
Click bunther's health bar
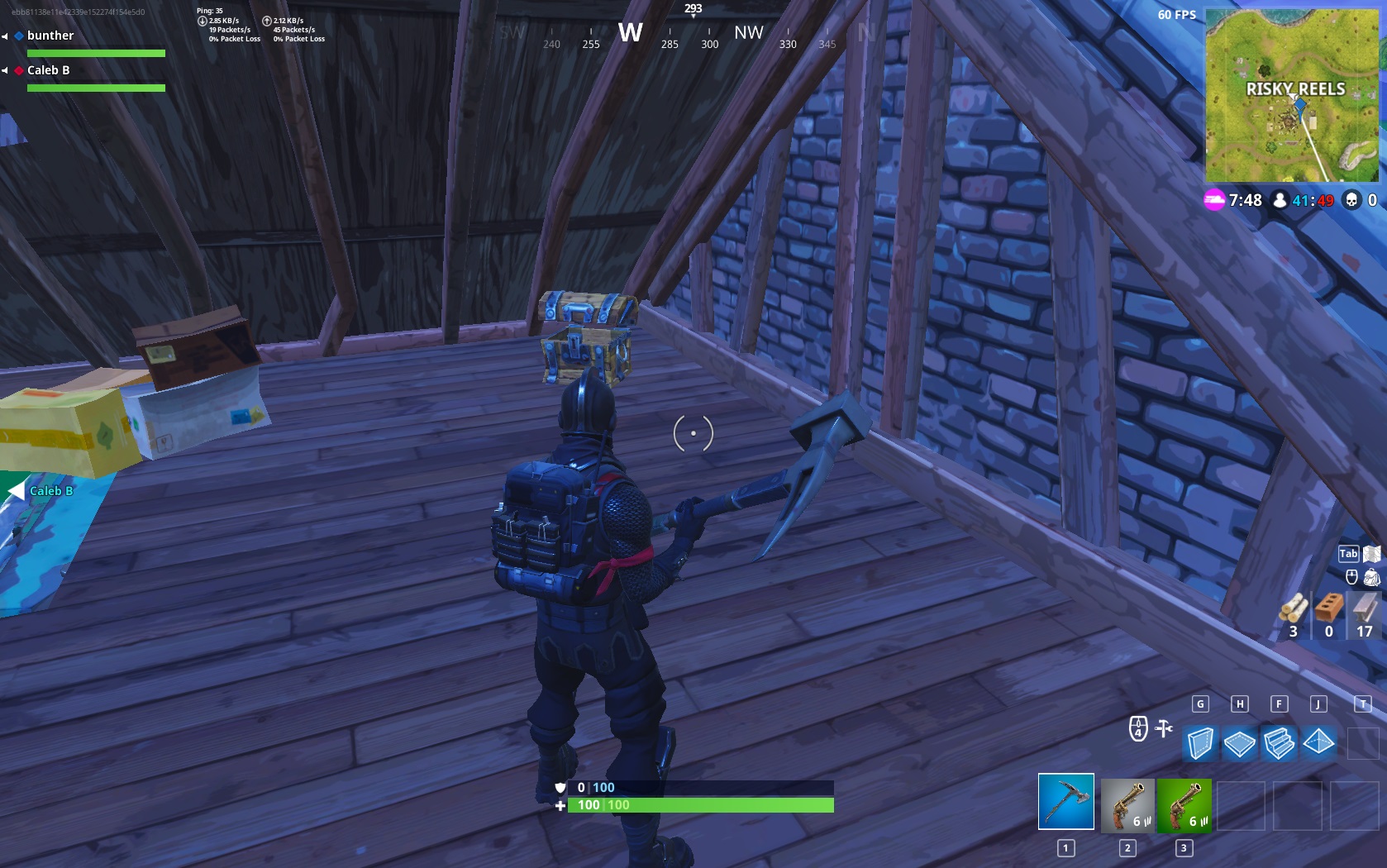tap(95, 52)
